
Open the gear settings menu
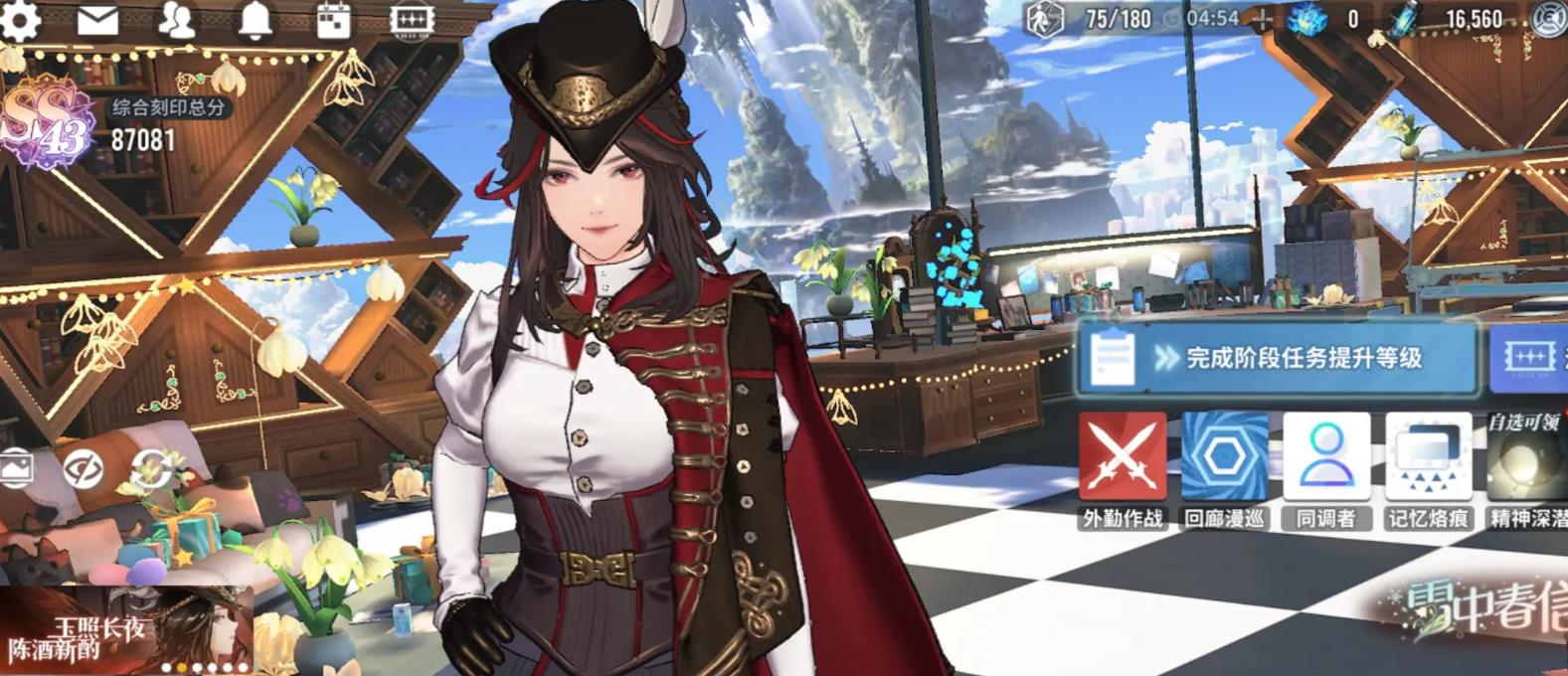(20, 20)
